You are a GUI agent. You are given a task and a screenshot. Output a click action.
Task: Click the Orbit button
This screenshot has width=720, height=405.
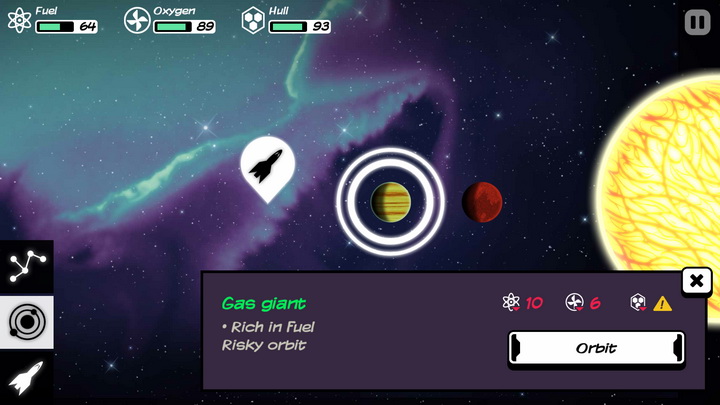point(596,348)
